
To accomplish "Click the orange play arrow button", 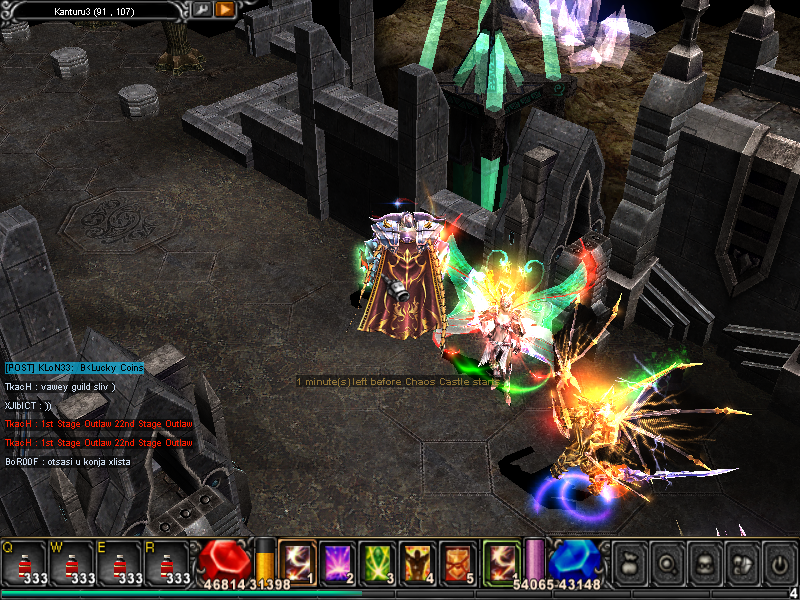I will click(x=225, y=10).
